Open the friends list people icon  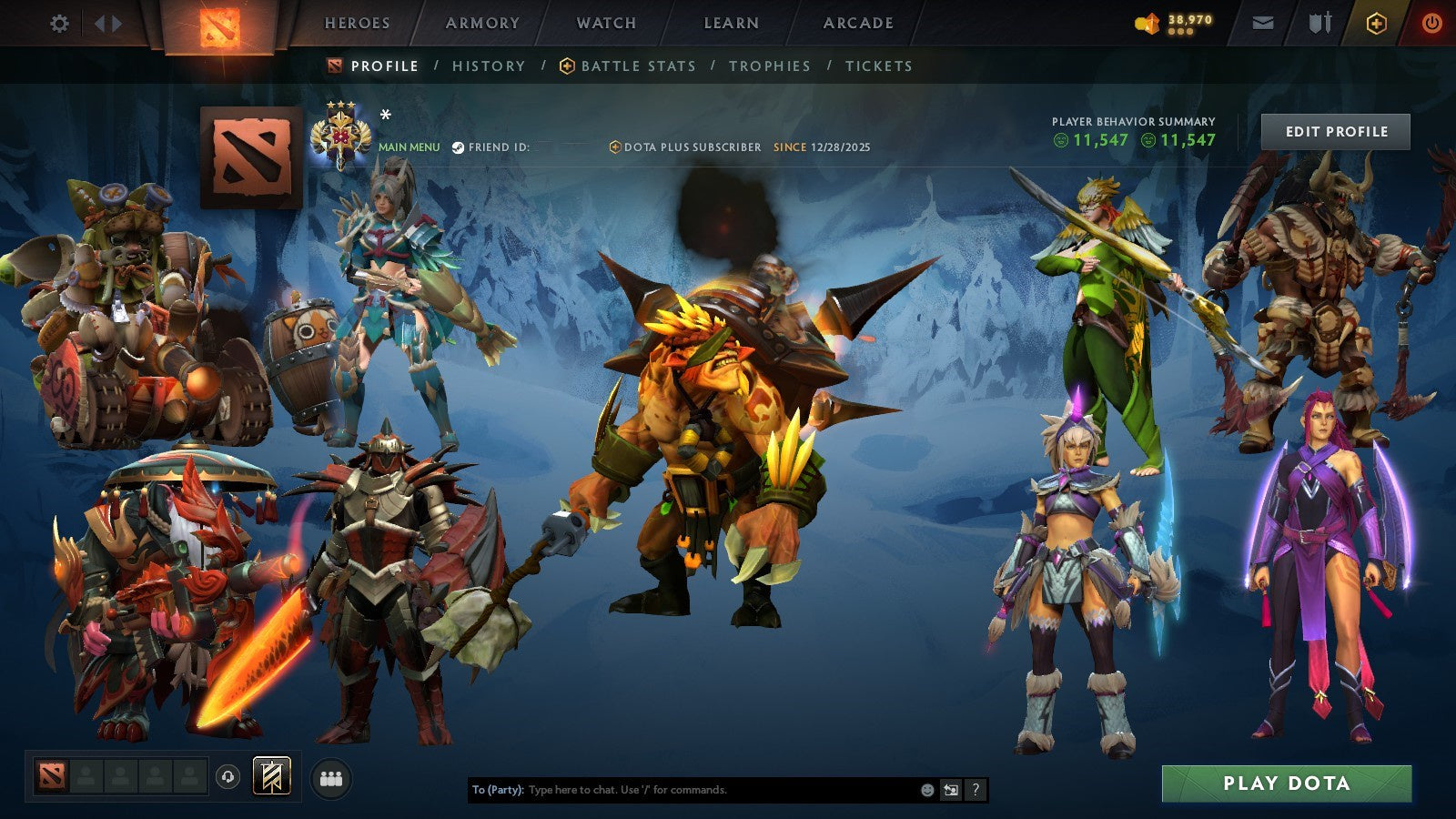click(332, 774)
